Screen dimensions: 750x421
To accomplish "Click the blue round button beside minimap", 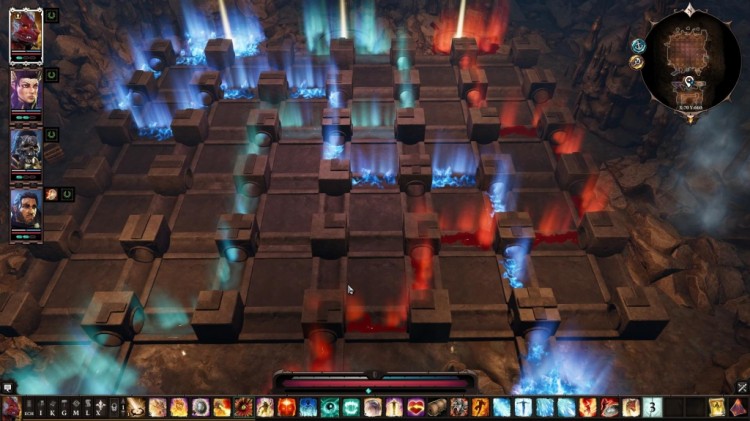I will [x=638, y=45].
